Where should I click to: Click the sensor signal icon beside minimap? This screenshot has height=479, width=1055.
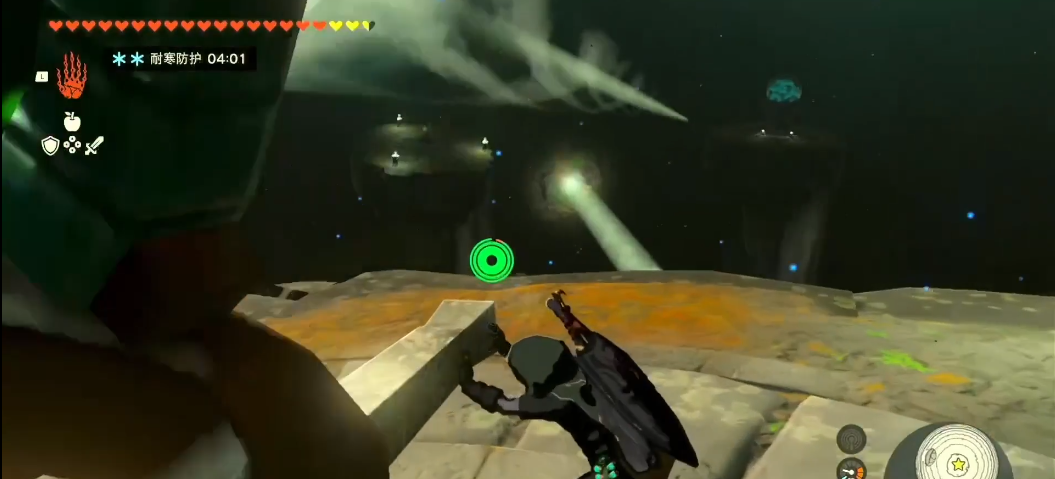click(x=851, y=438)
